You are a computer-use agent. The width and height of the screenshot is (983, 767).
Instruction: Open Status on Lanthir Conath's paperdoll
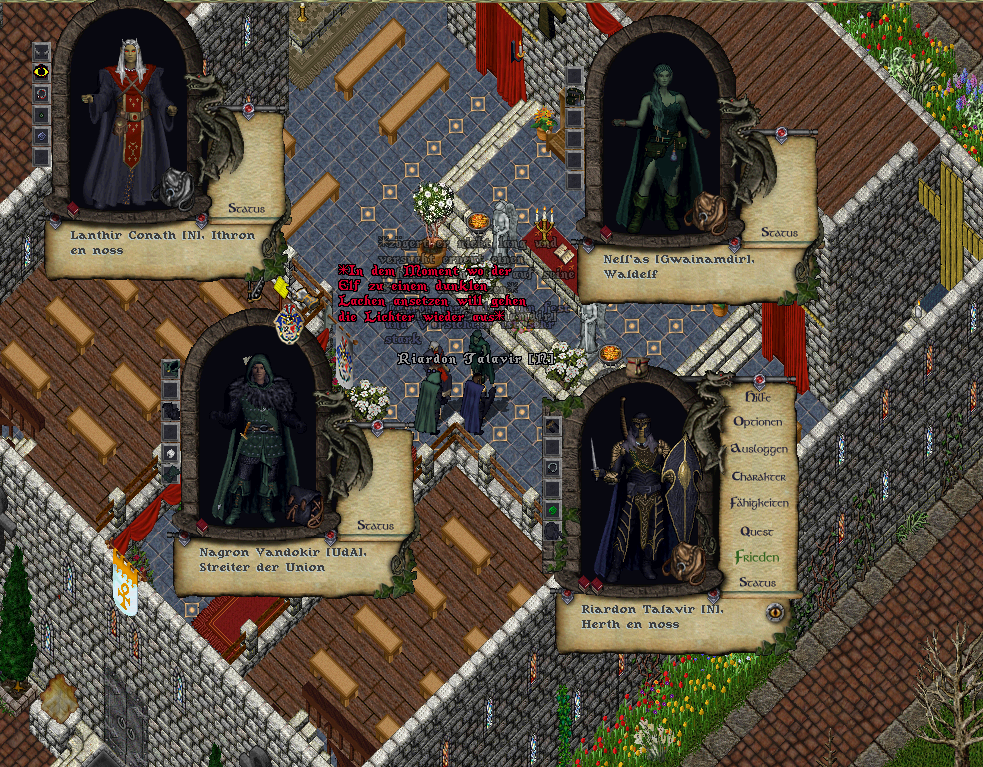pyautogui.click(x=246, y=209)
